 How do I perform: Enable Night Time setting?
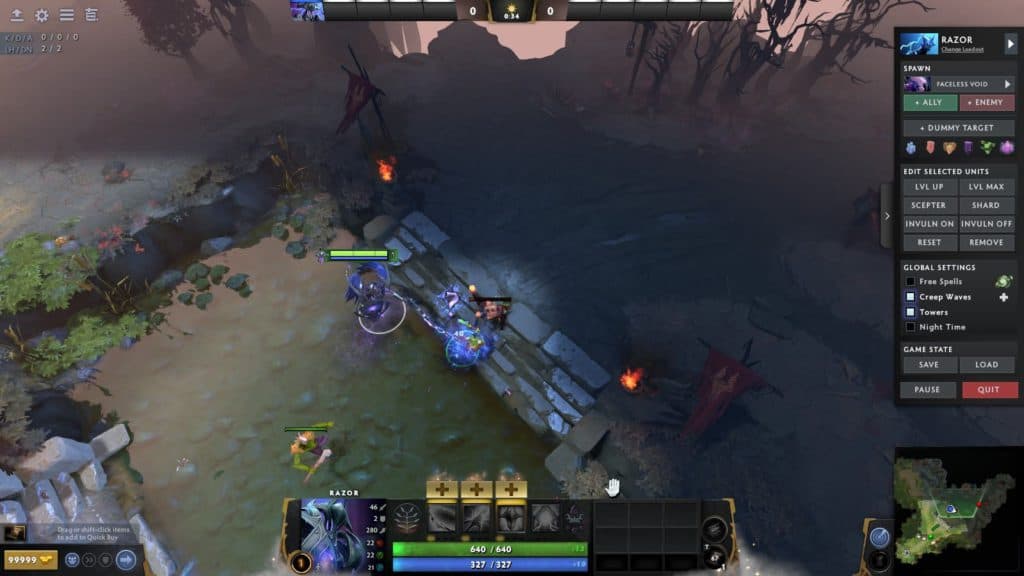coord(911,327)
